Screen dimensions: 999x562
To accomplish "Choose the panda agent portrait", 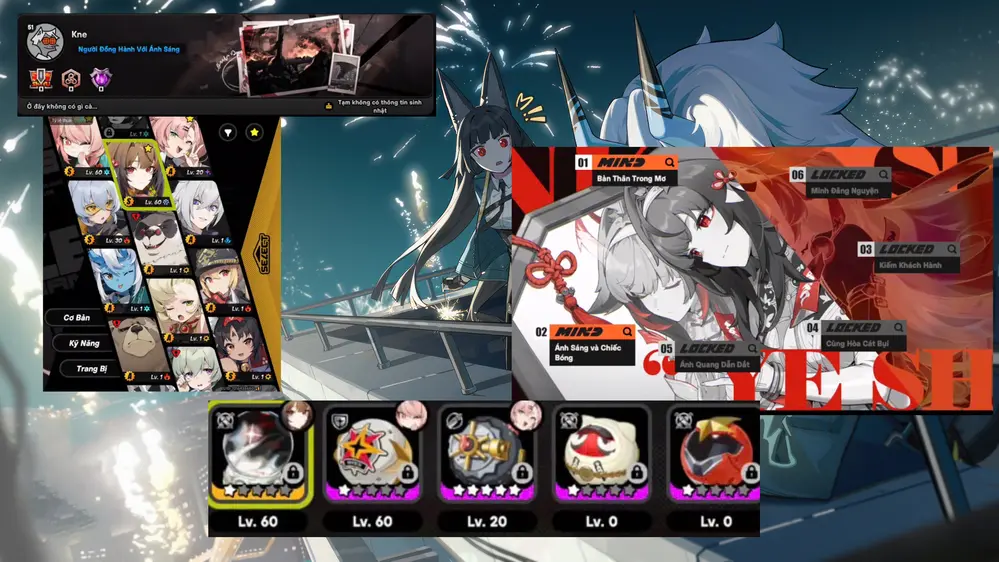I will [157, 242].
